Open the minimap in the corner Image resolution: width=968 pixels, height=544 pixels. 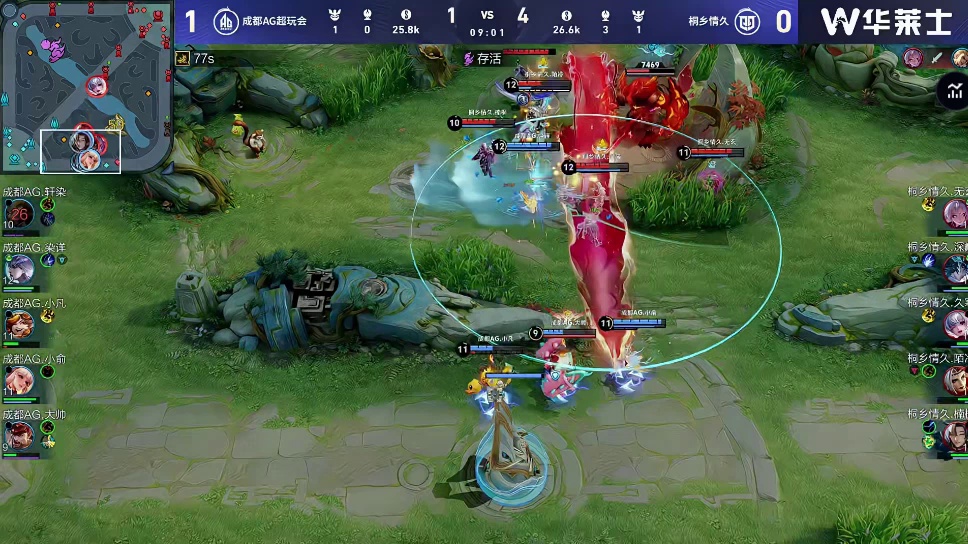pos(86,88)
